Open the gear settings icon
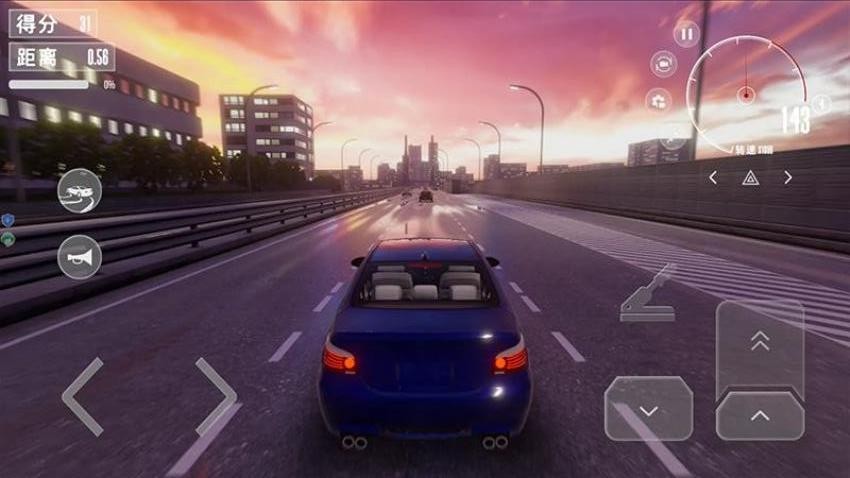 pyautogui.click(x=658, y=100)
